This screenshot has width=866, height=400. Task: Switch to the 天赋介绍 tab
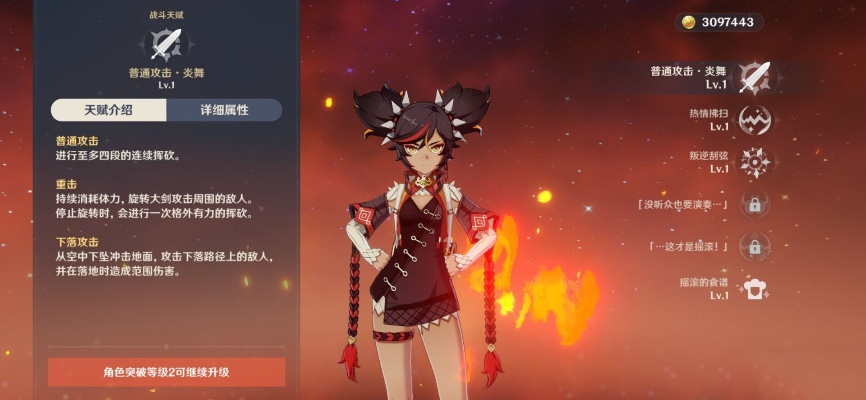pyautogui.click(x=108, y=109)
